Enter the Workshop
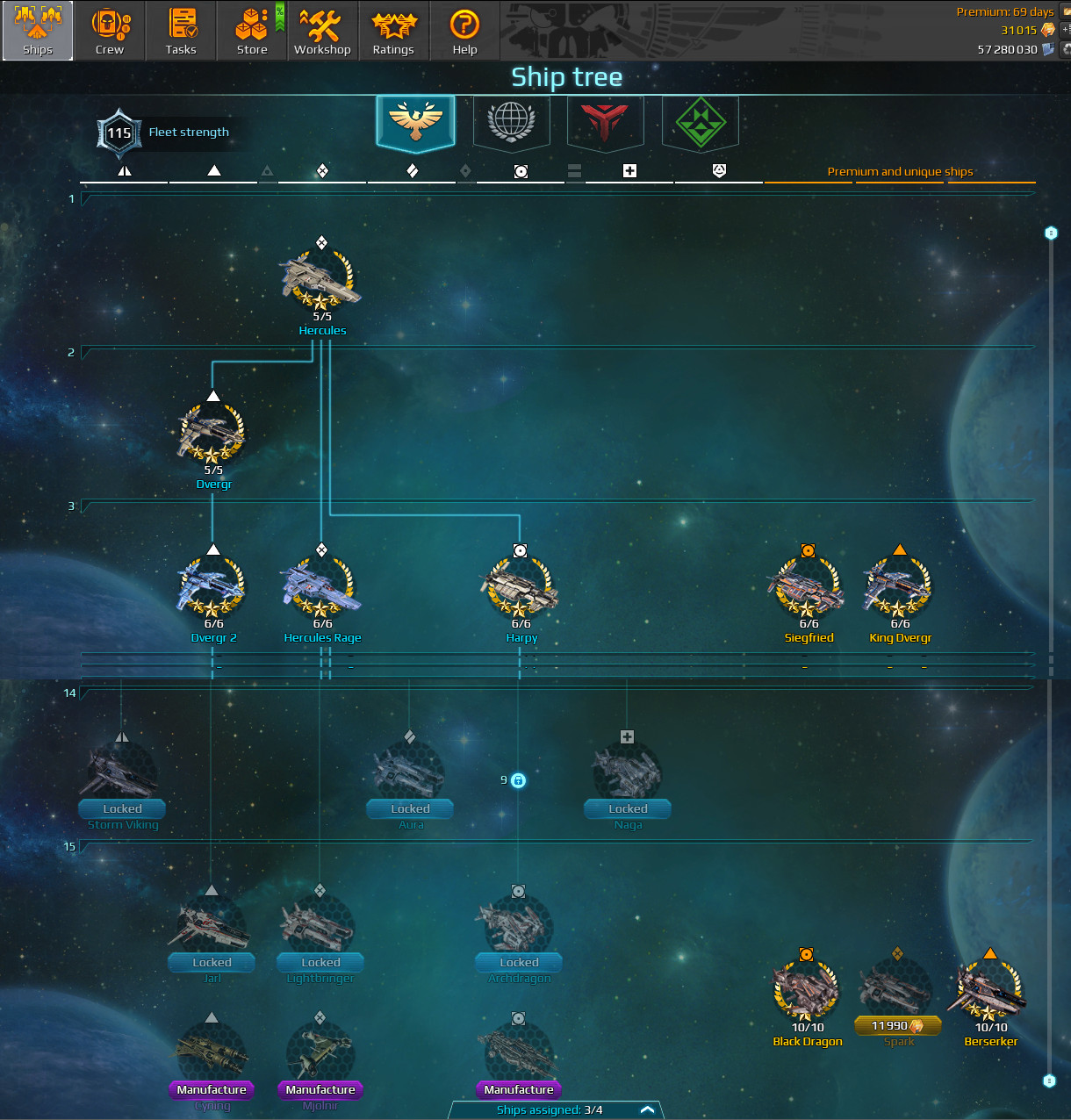Screen dimensions: 1071x1120 tap(322, 31)
